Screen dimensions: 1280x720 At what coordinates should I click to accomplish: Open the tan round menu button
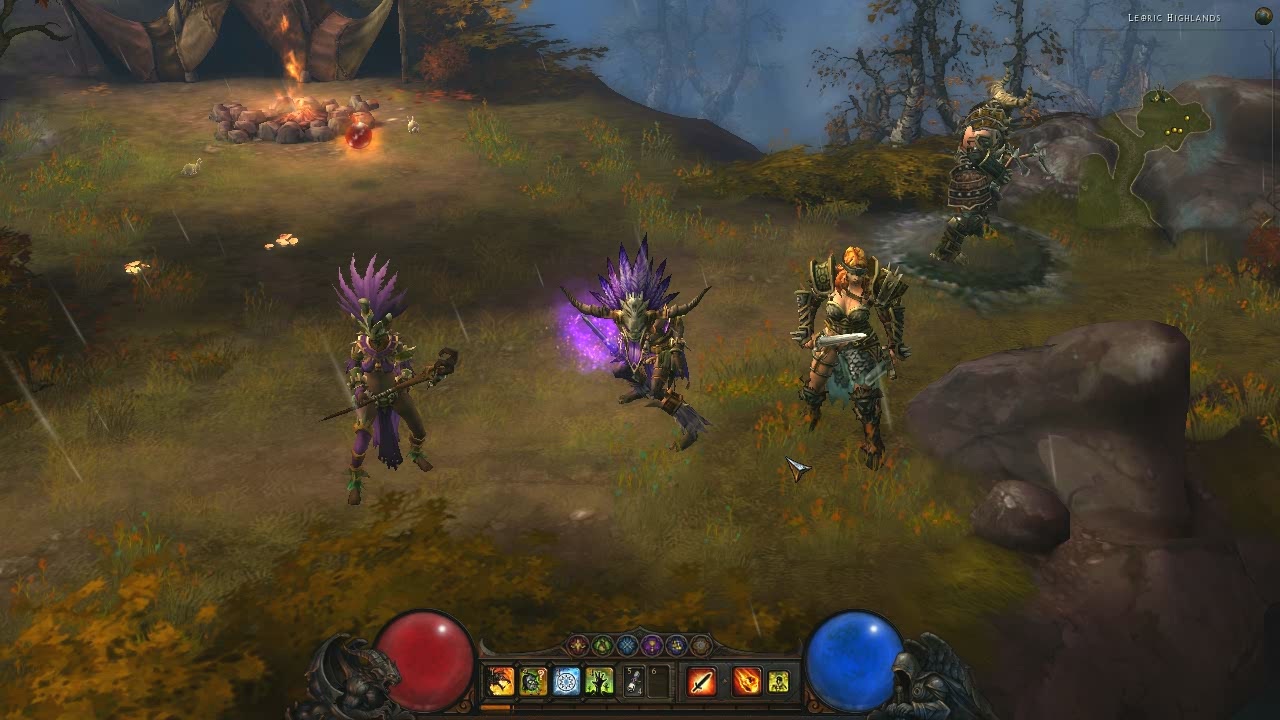(700, 645)
